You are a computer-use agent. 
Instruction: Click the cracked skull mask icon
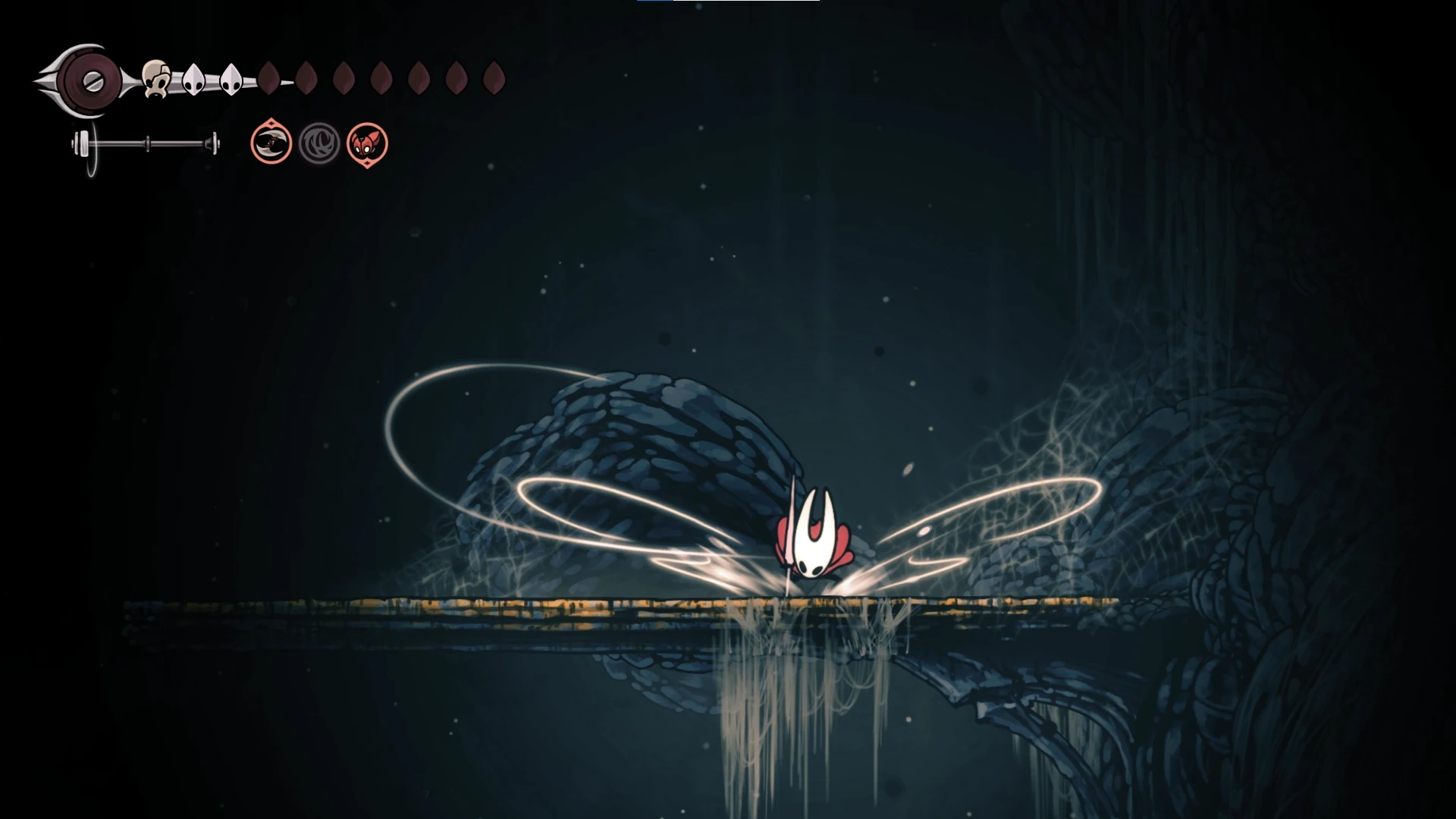[x=155, y=79]
